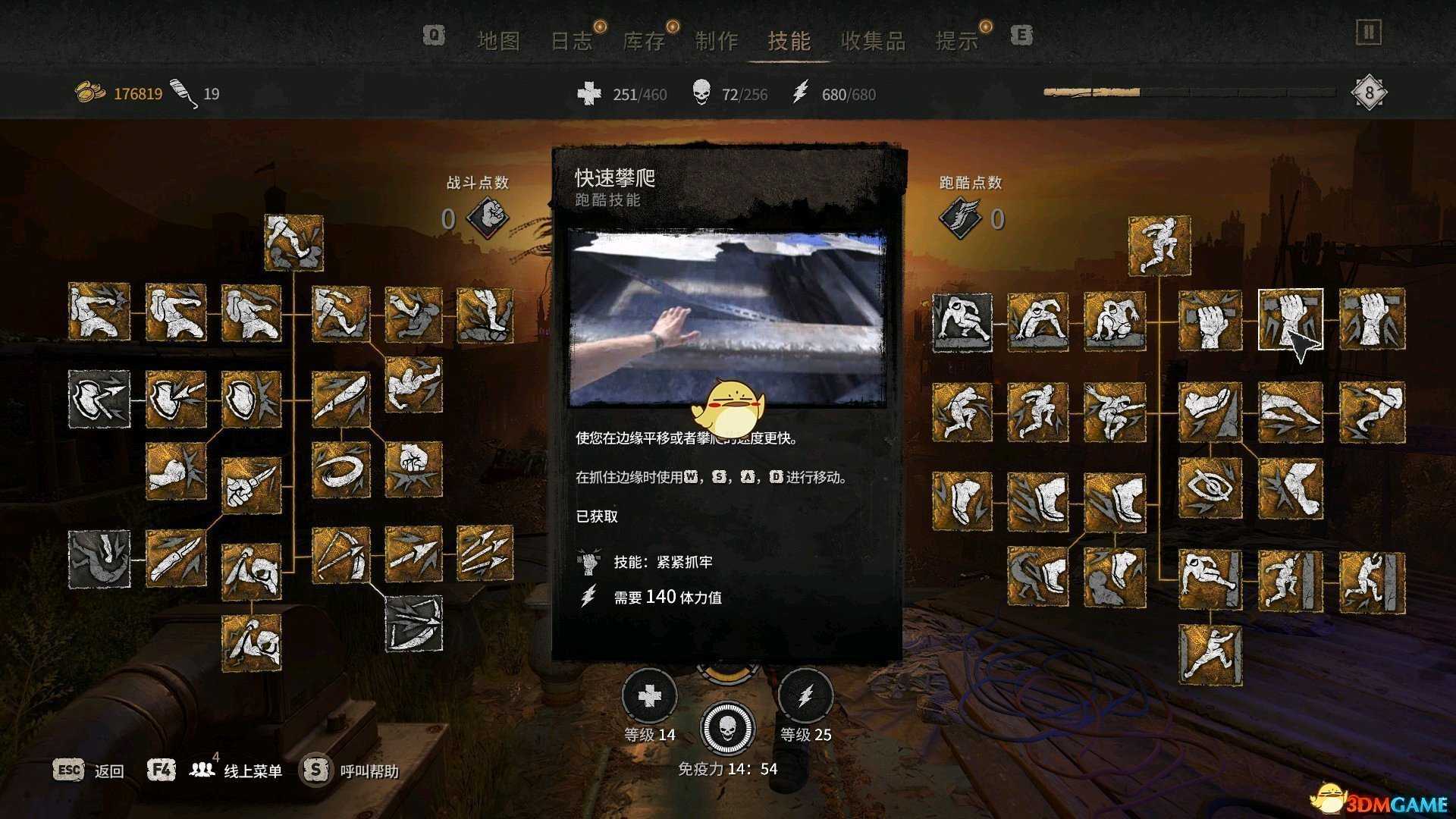This screenshot has width=1456, height=819.
Task: Click the immunity skull icon showing 72/256
Action: tap(701, 94)
